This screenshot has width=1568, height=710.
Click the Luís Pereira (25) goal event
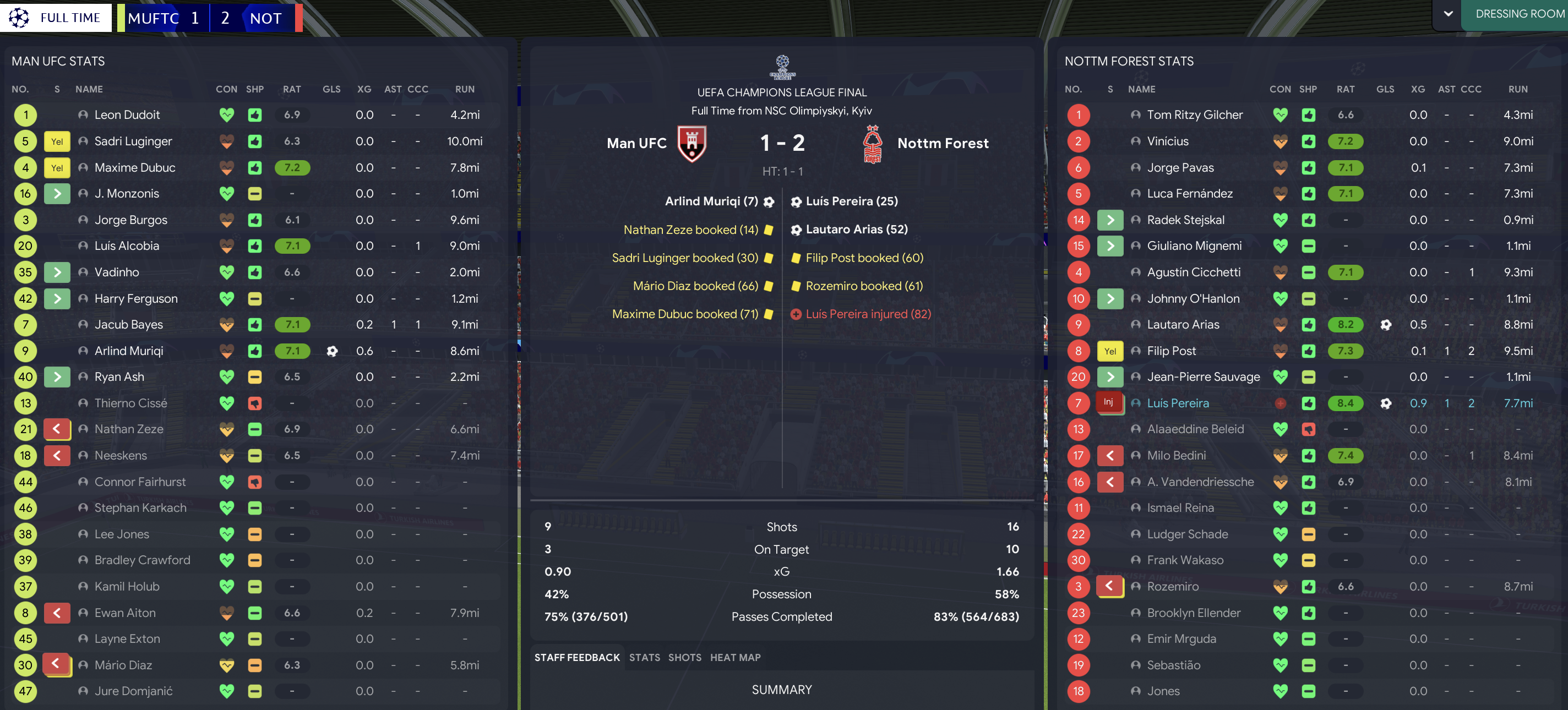click(x=851, y=201)
